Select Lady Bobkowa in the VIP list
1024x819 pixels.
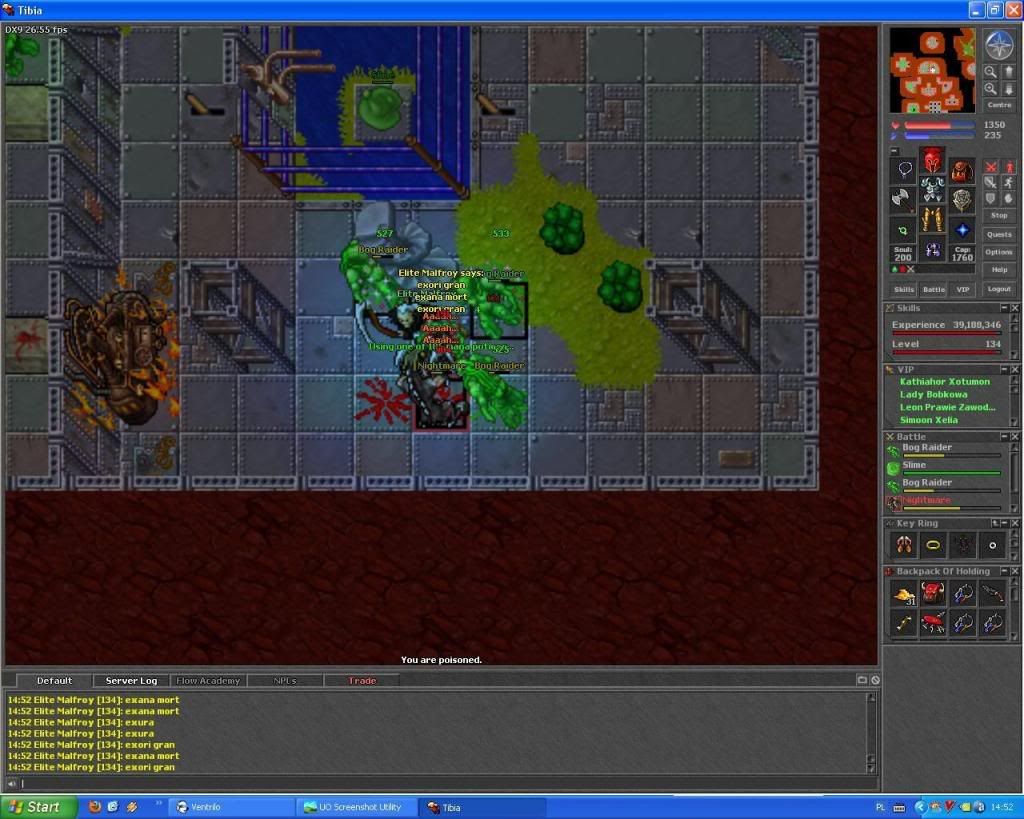point(933,394)
